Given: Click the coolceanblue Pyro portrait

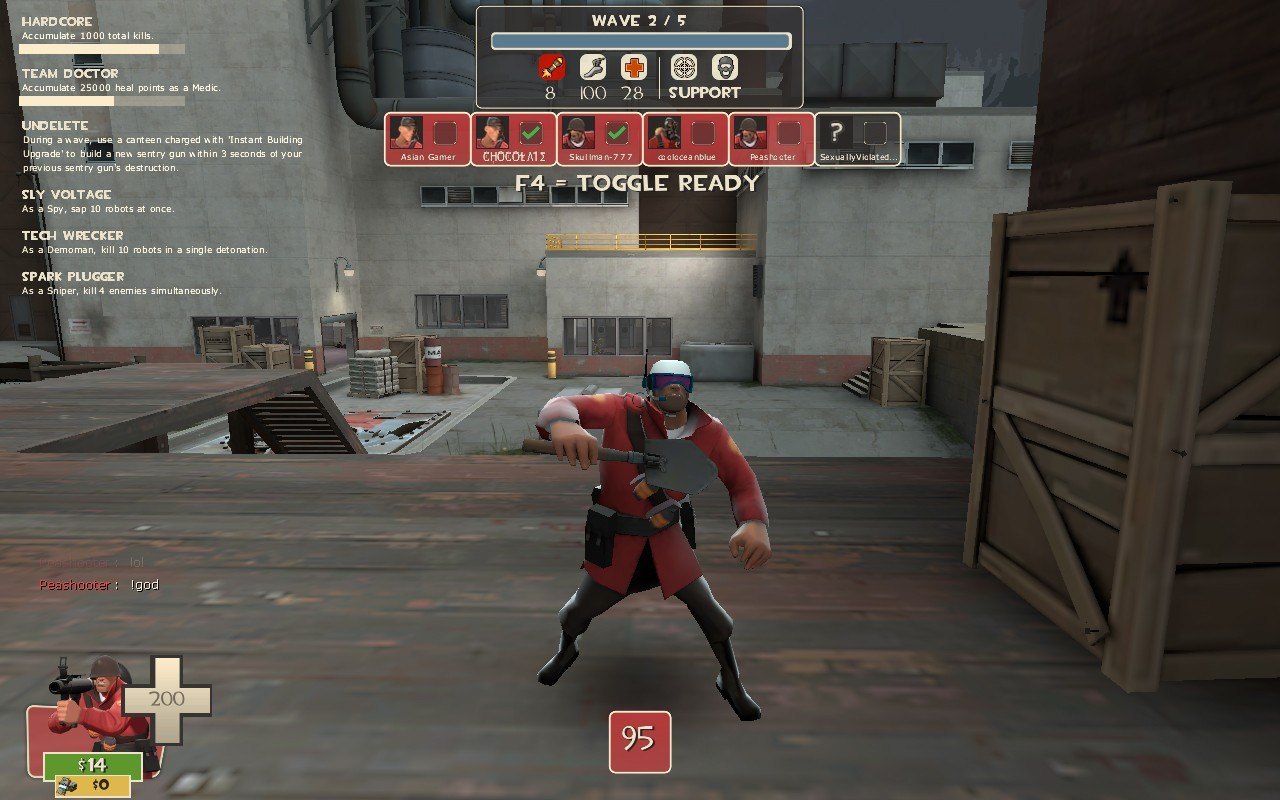Looking at the screenshot, I should click(x=665, y=133).
